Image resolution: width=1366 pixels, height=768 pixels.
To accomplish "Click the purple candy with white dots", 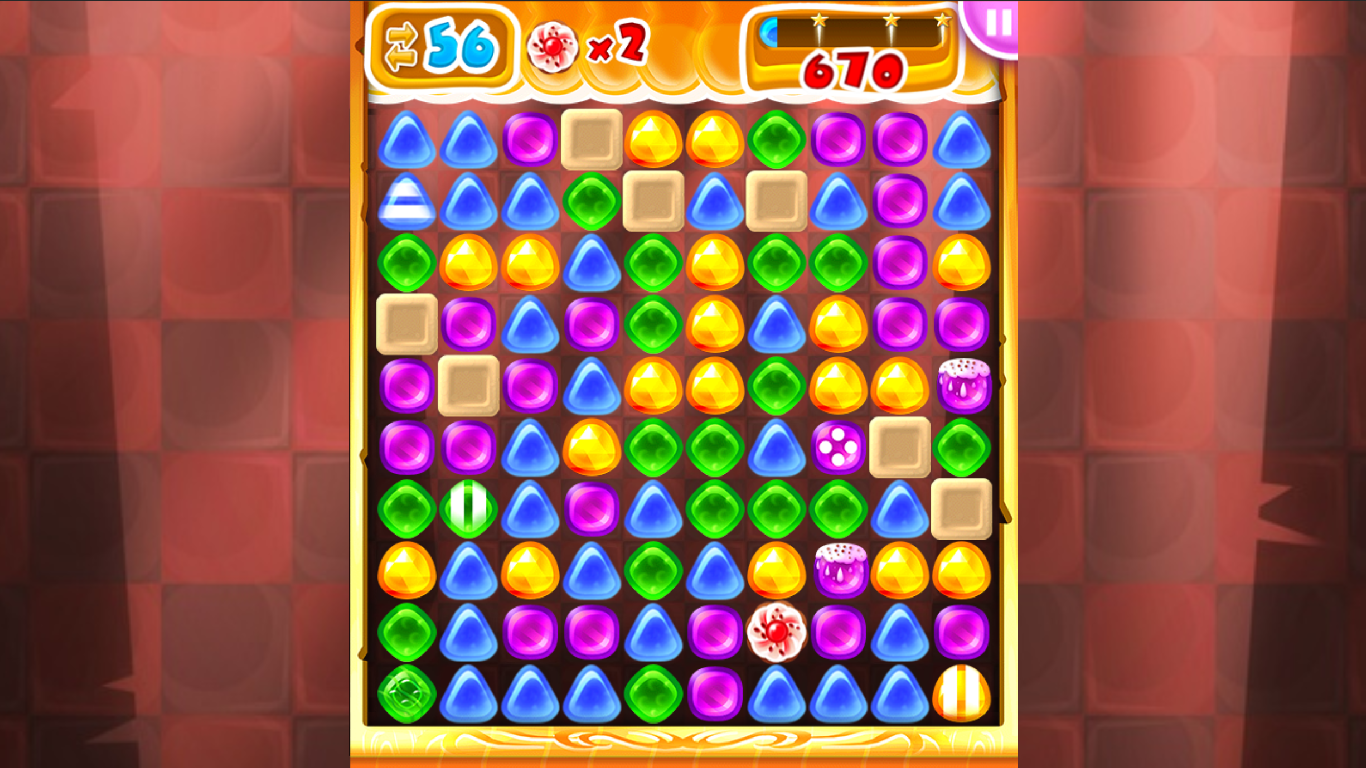I will (x=840, y=446).
